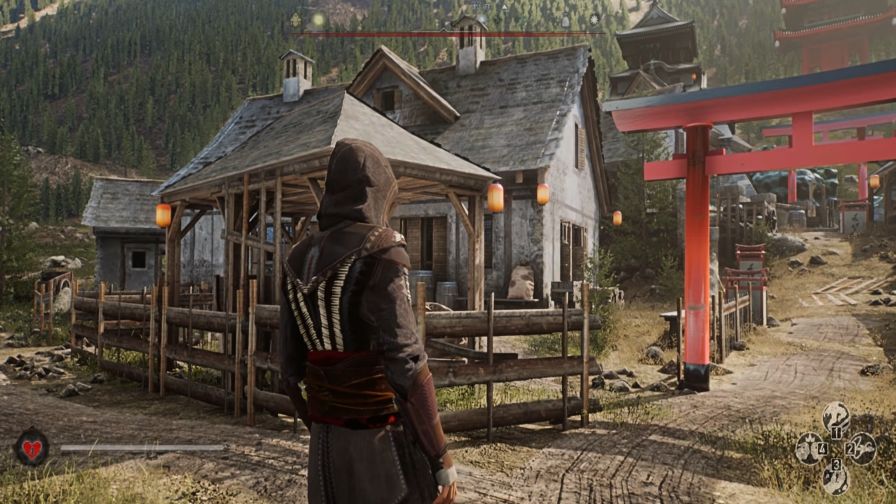Select the crowned figures ability in slot 4
Viewport: 896px width, 504px height.
click(809, 447)
